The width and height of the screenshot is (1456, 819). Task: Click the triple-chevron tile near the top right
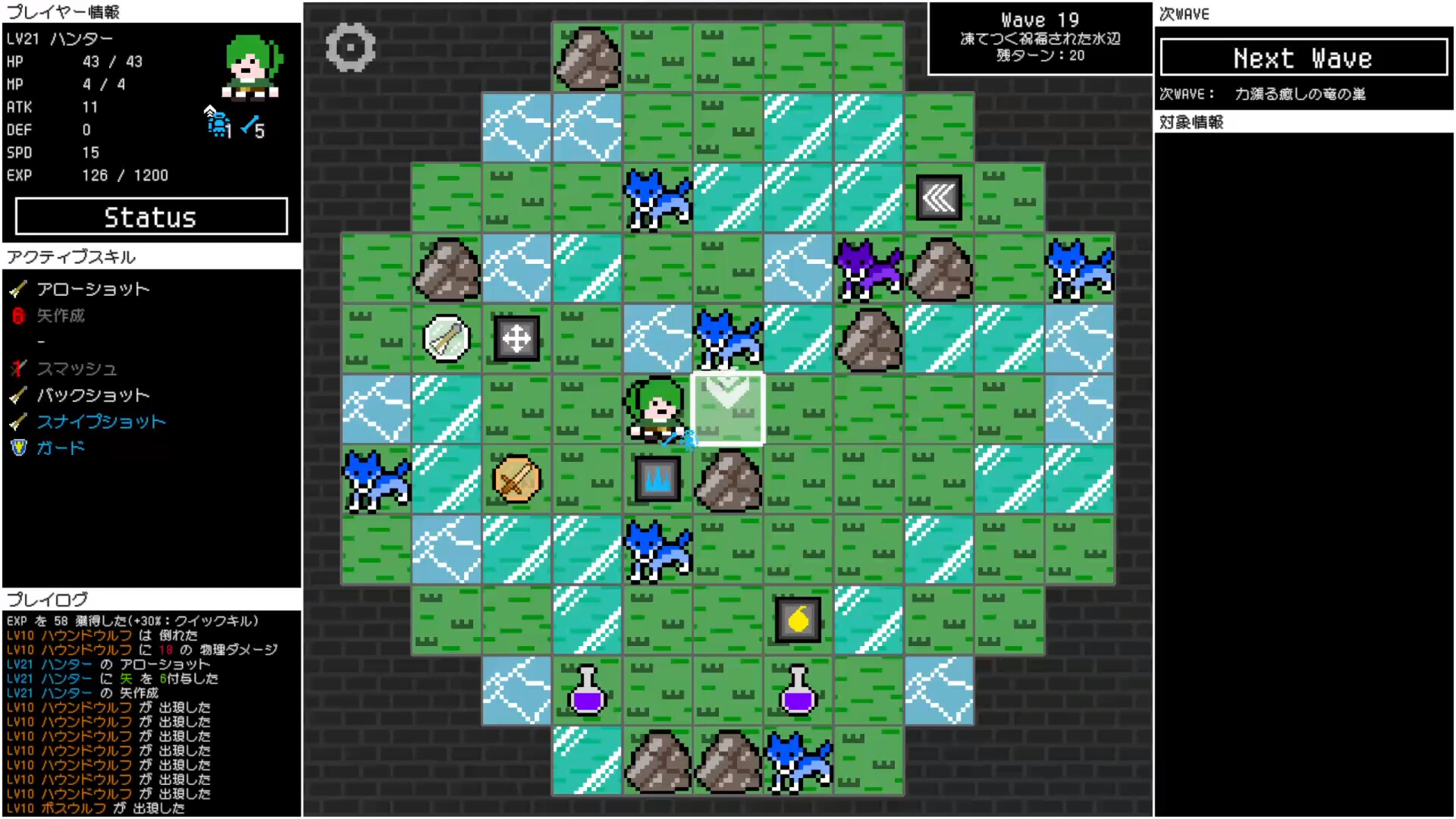coord(939,197)
